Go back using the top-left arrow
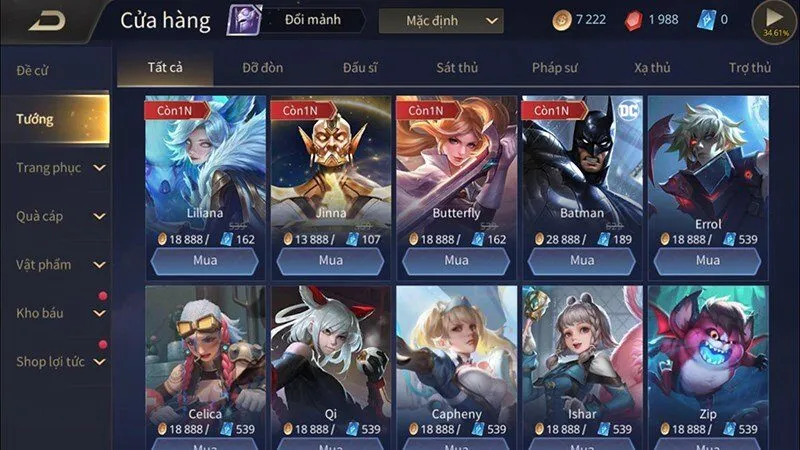 click(x=46, y=21)
